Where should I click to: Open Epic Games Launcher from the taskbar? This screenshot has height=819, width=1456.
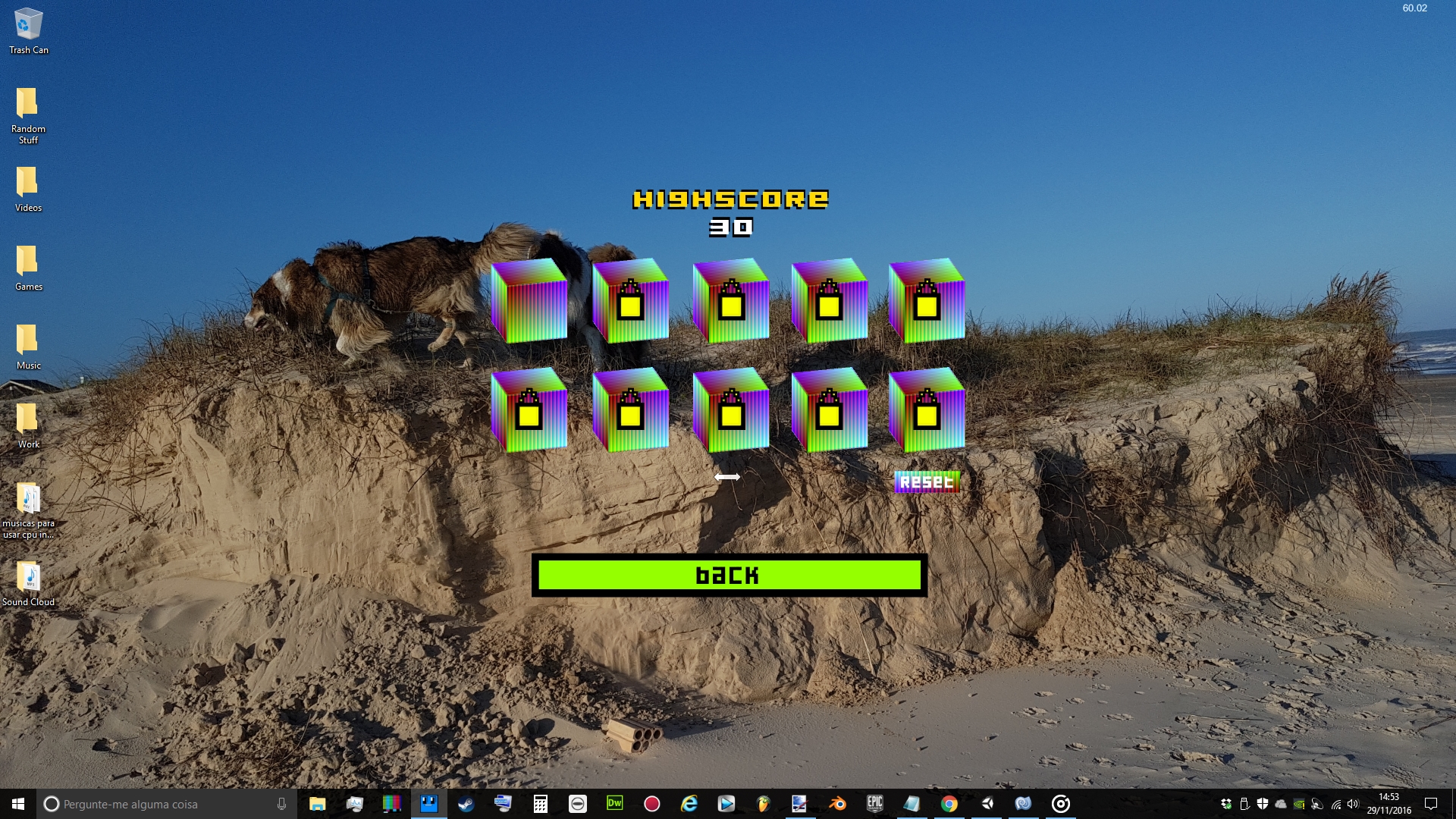point(876,804)
